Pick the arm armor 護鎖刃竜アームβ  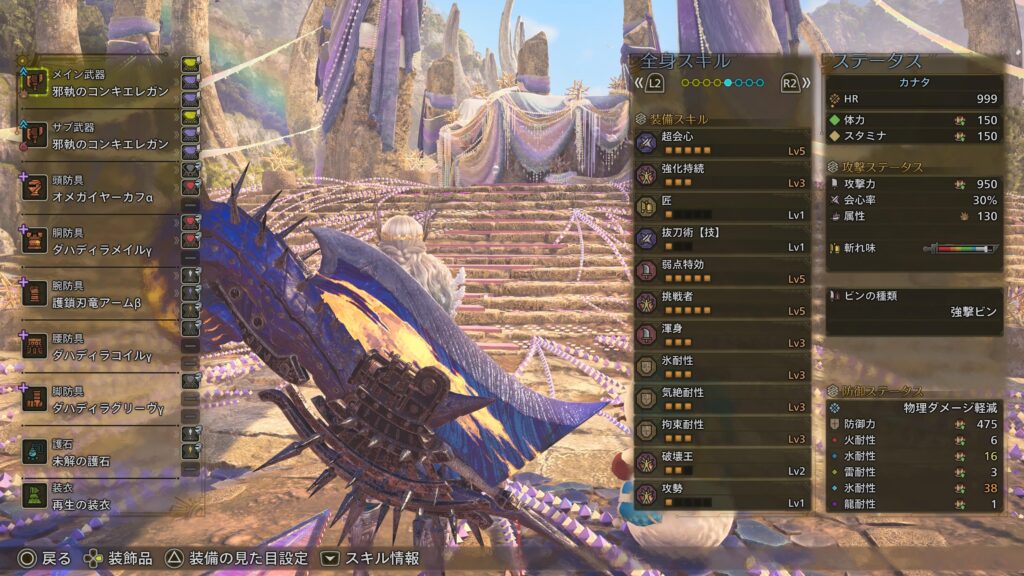pos(100,294)
